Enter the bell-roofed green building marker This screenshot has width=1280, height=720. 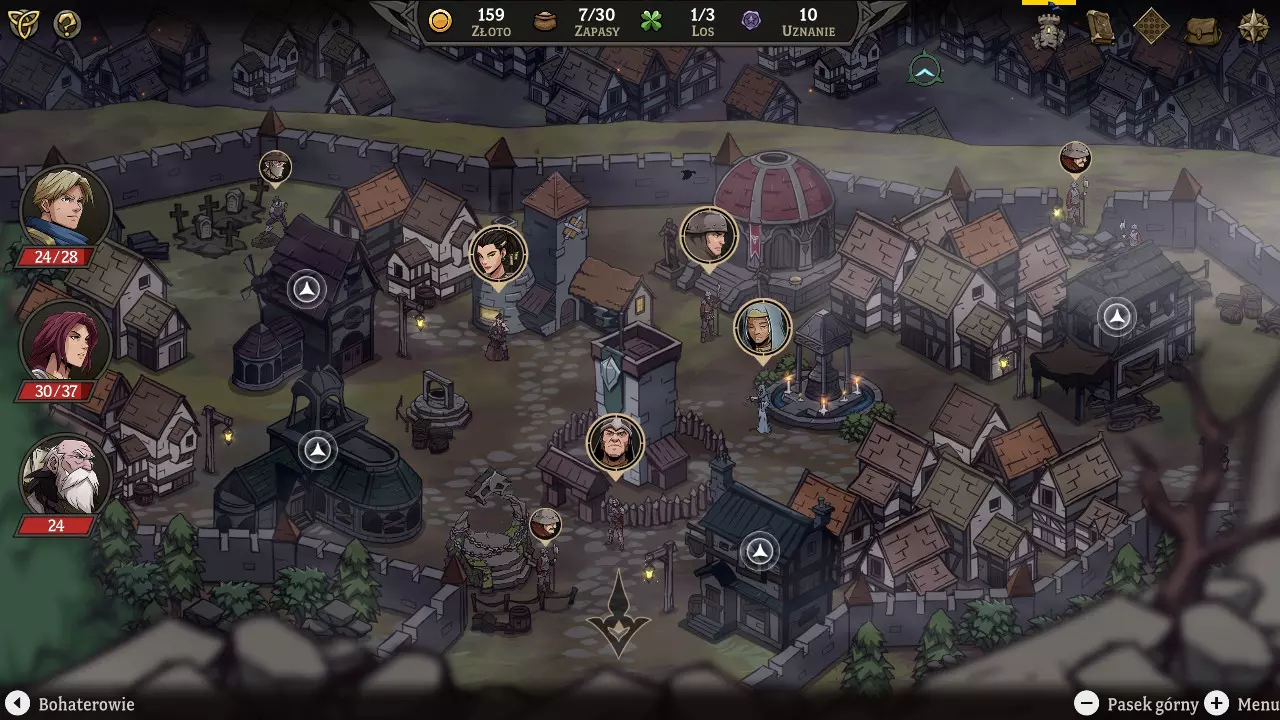click(318, 450)
